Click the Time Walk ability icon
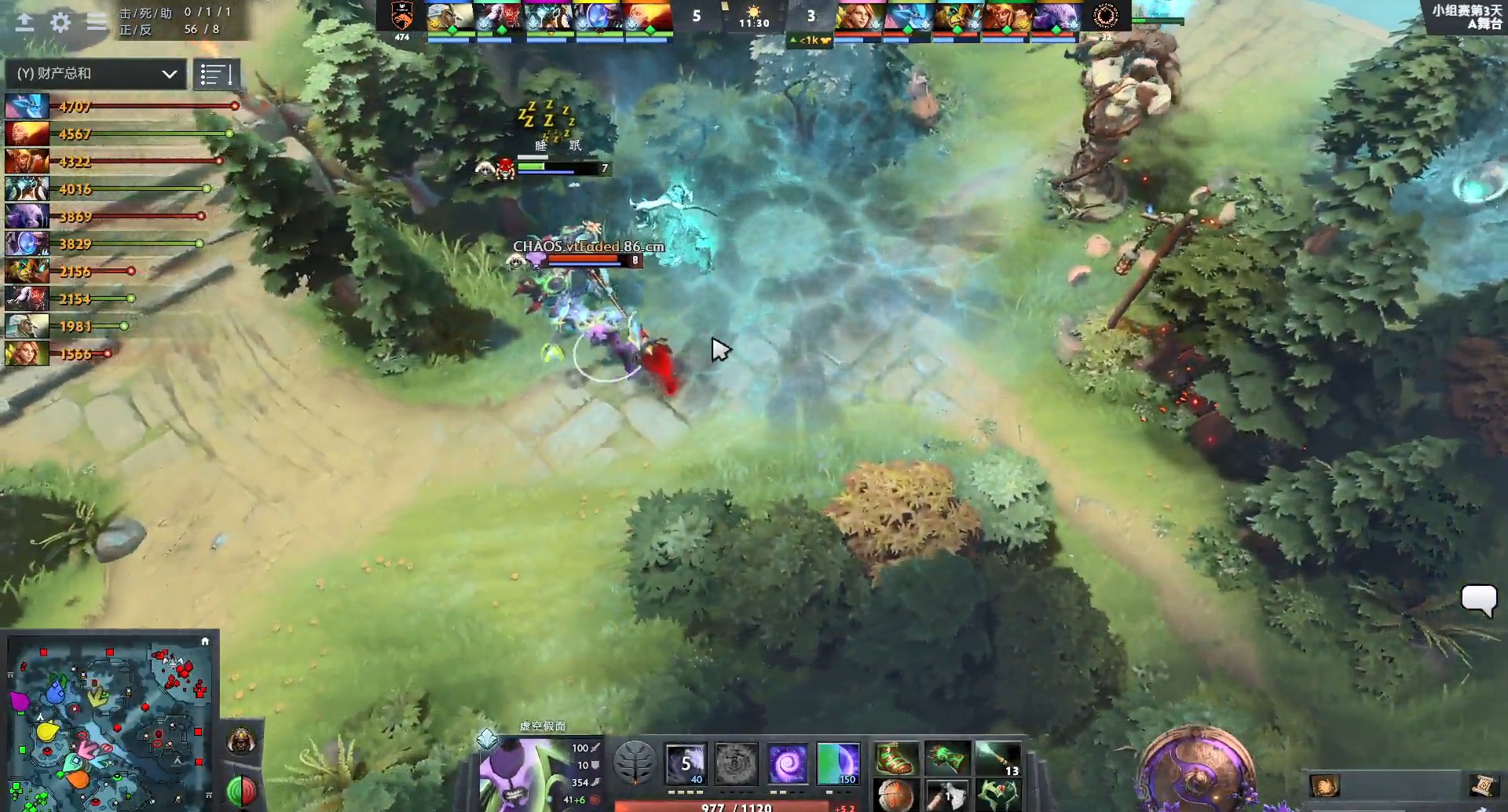This screenshot has height=812, width=1508. pyautogui.click(x=686, y=762)
